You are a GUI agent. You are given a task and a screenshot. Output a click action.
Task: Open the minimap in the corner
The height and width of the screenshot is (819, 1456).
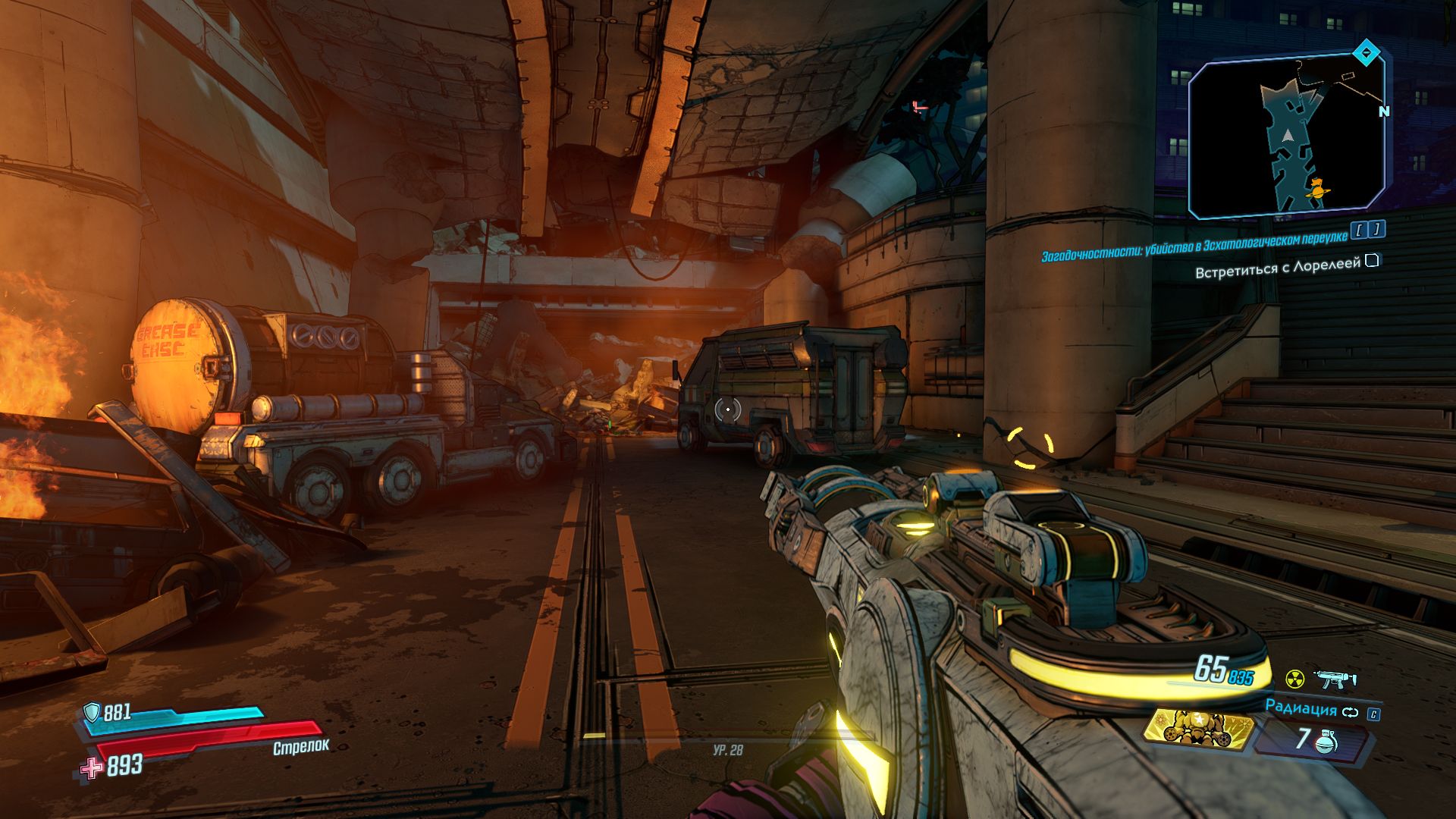tap(1286, 138)
